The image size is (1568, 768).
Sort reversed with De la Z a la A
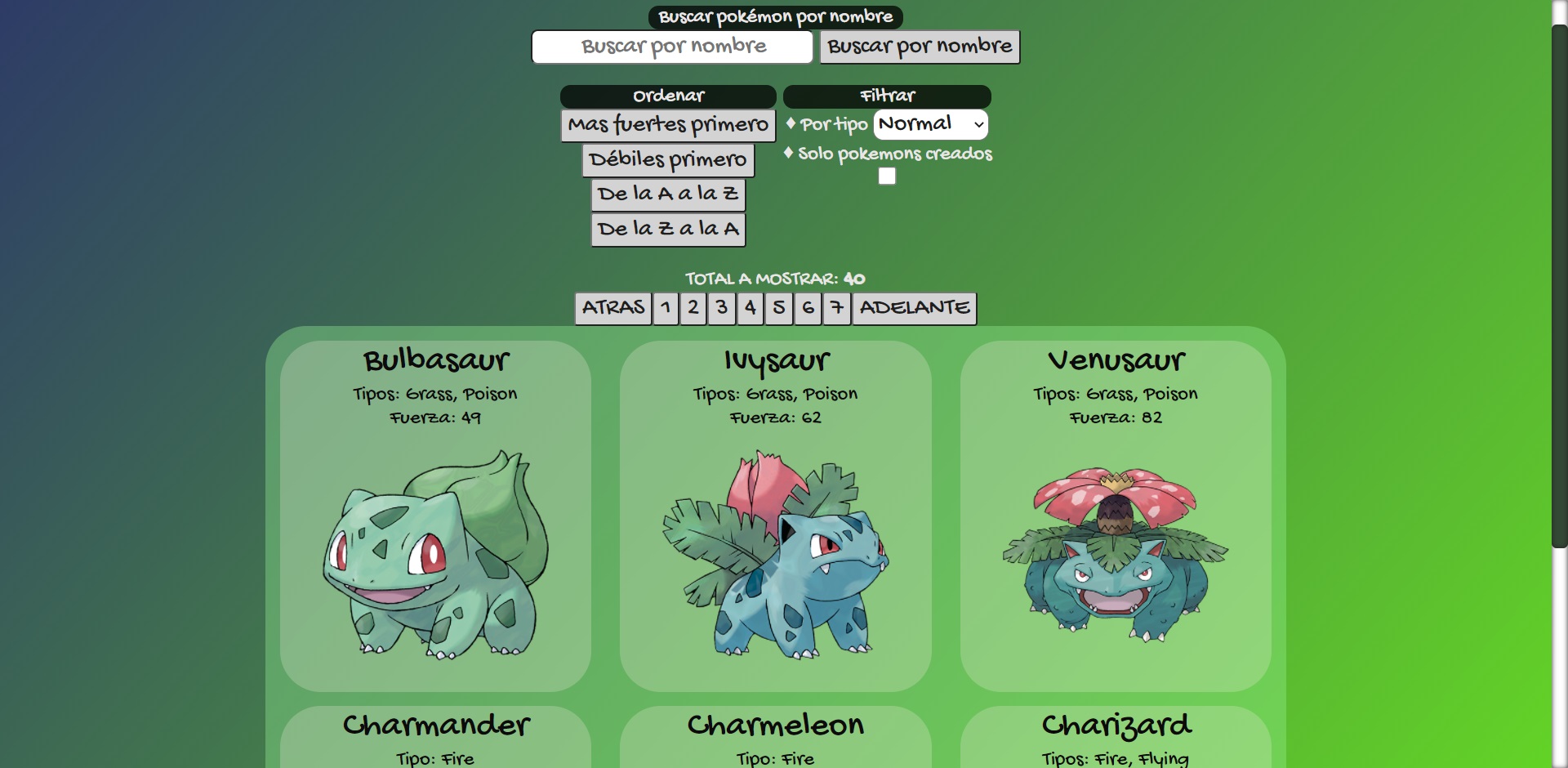point(667,229)
